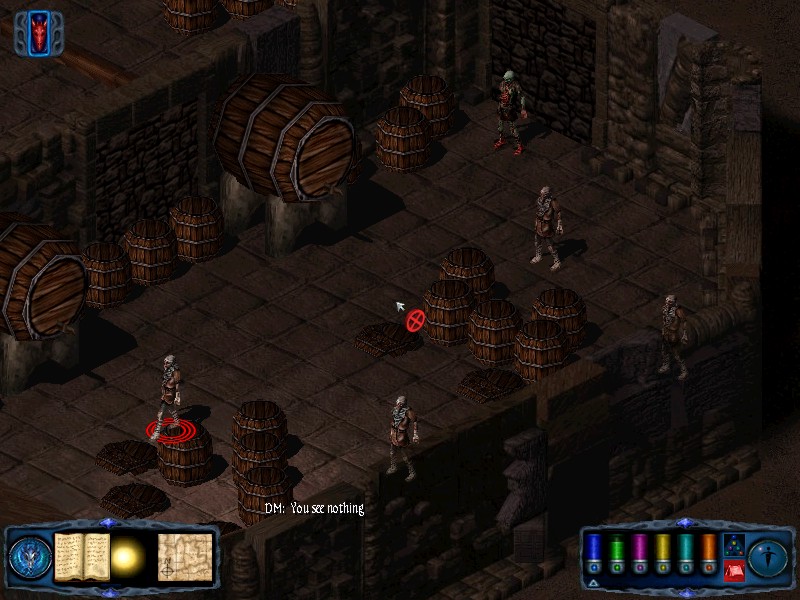Click the small triangle under the vials
This screenshot has height=600, width=800.
(593, 582)
